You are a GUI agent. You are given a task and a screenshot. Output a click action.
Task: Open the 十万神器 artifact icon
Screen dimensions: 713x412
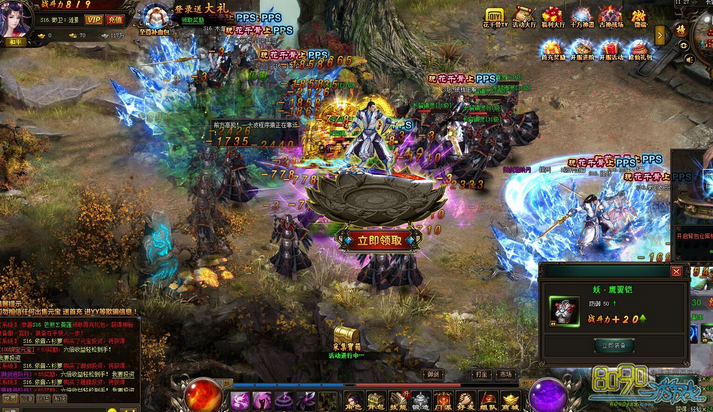tap(581, 17)
